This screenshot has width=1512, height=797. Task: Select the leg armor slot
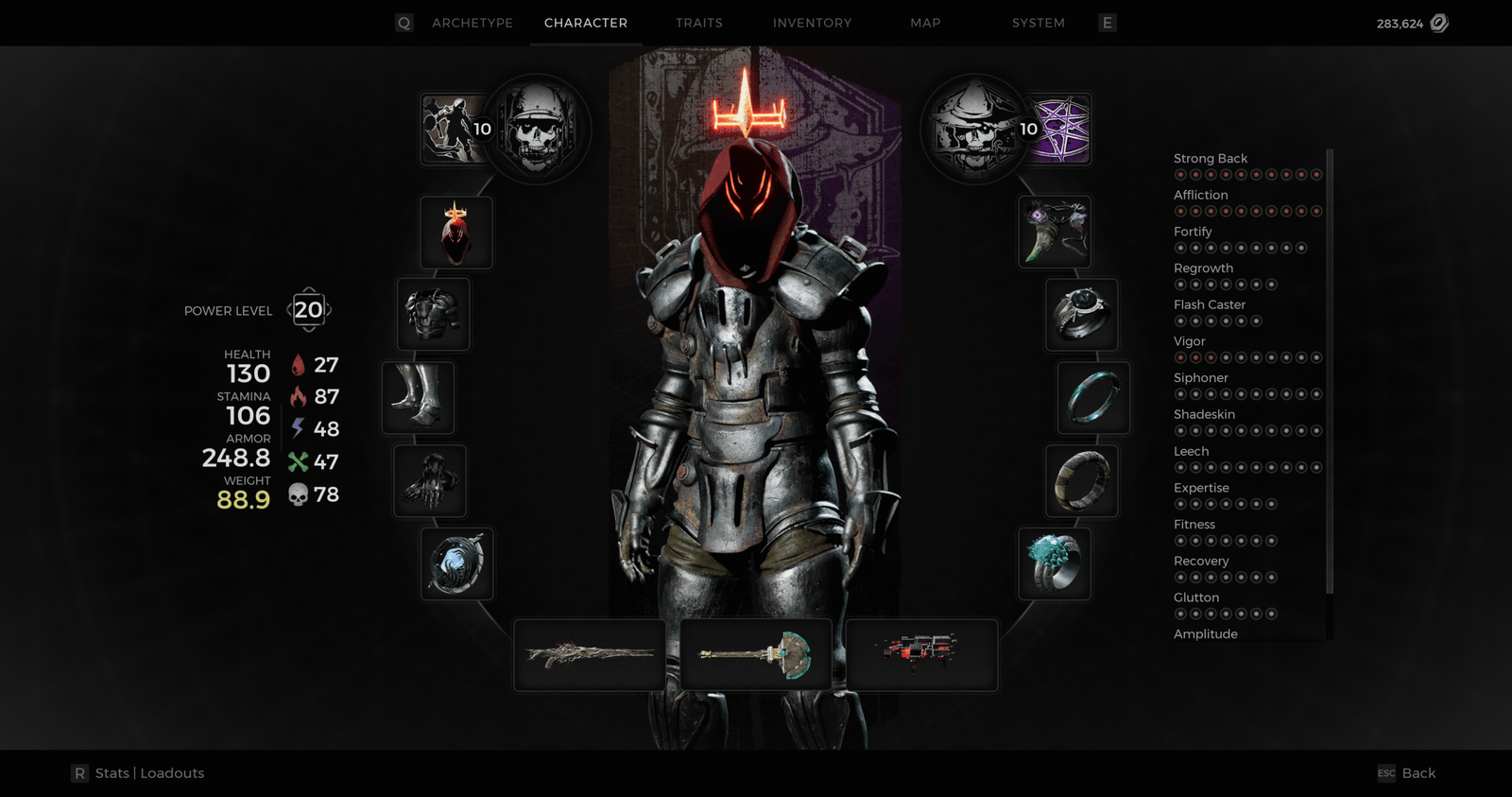(418, 398)
